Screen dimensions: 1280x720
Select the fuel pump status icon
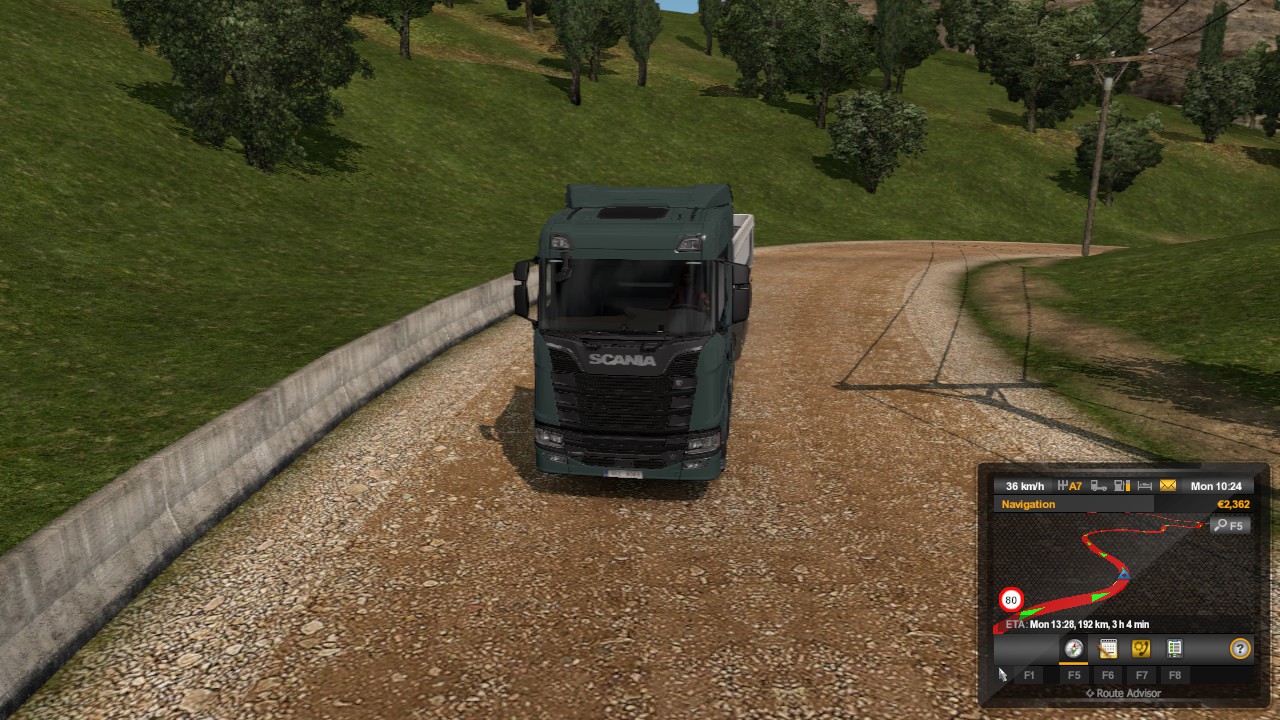point(1122,486)
